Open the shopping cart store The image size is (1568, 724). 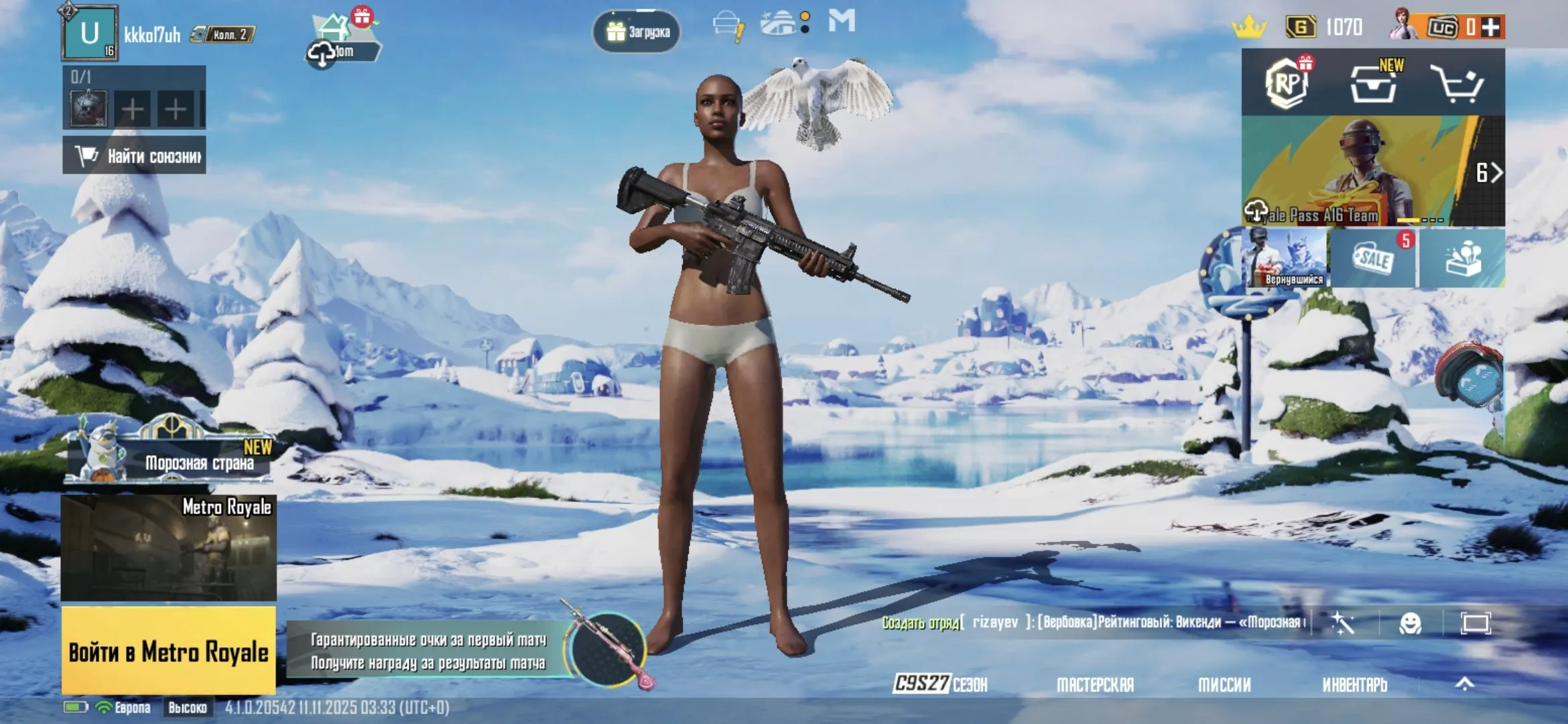pyautogui.click(x=1455, y=84)
